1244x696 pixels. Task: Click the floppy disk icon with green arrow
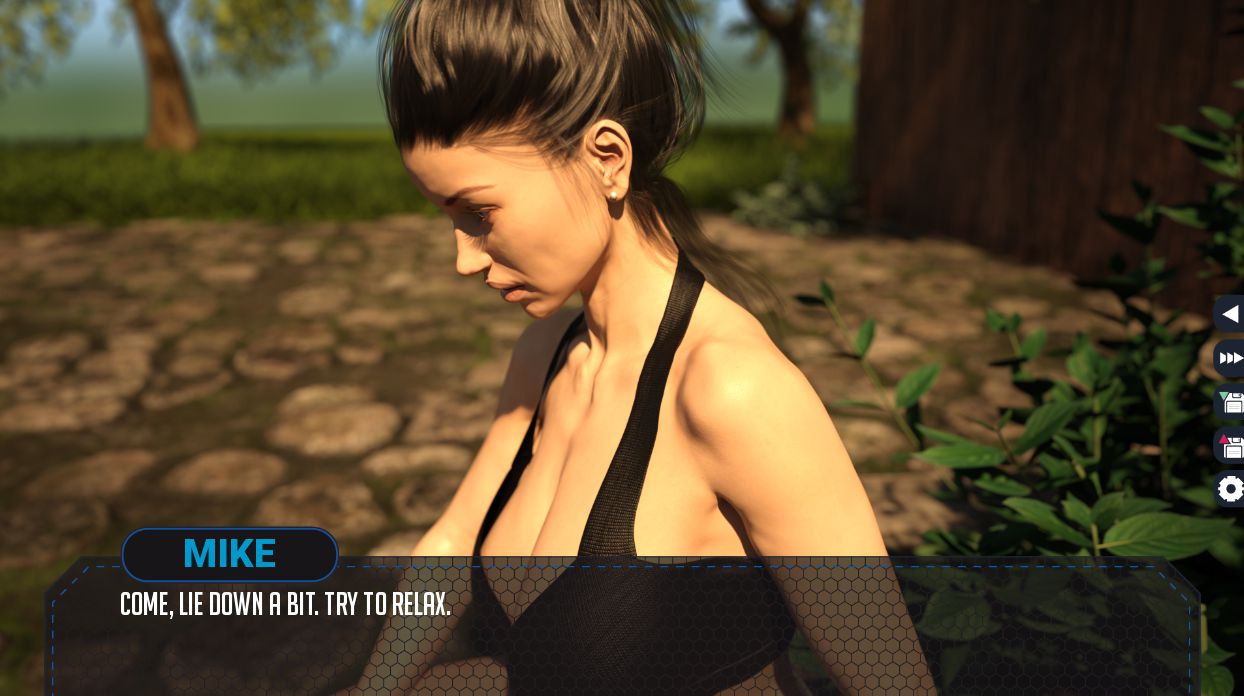pos(1230,402)
